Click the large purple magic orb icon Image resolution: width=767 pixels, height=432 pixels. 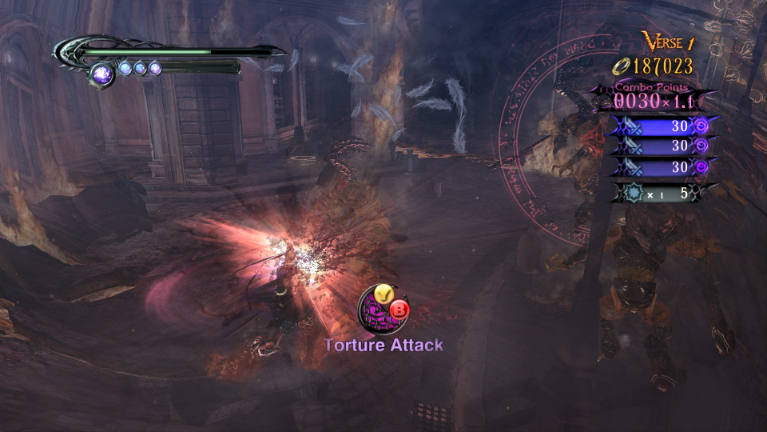point(103,72)
